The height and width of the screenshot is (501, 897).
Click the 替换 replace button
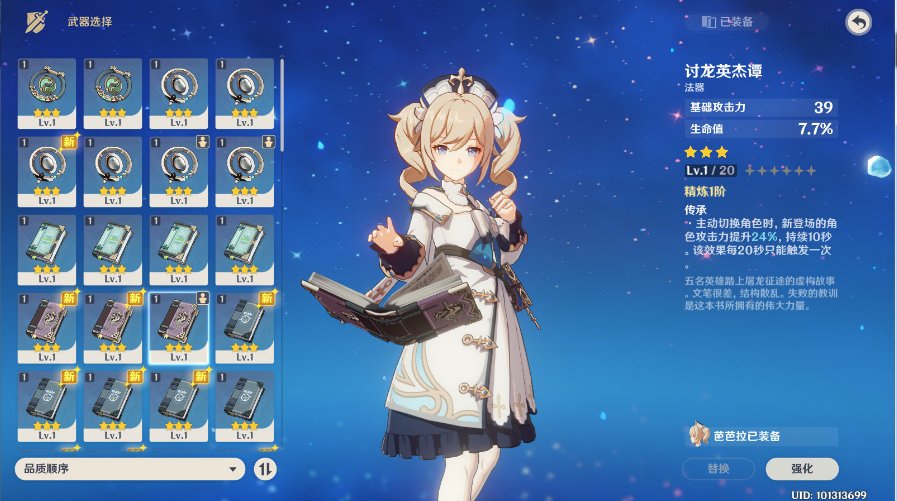pos(718,468)
